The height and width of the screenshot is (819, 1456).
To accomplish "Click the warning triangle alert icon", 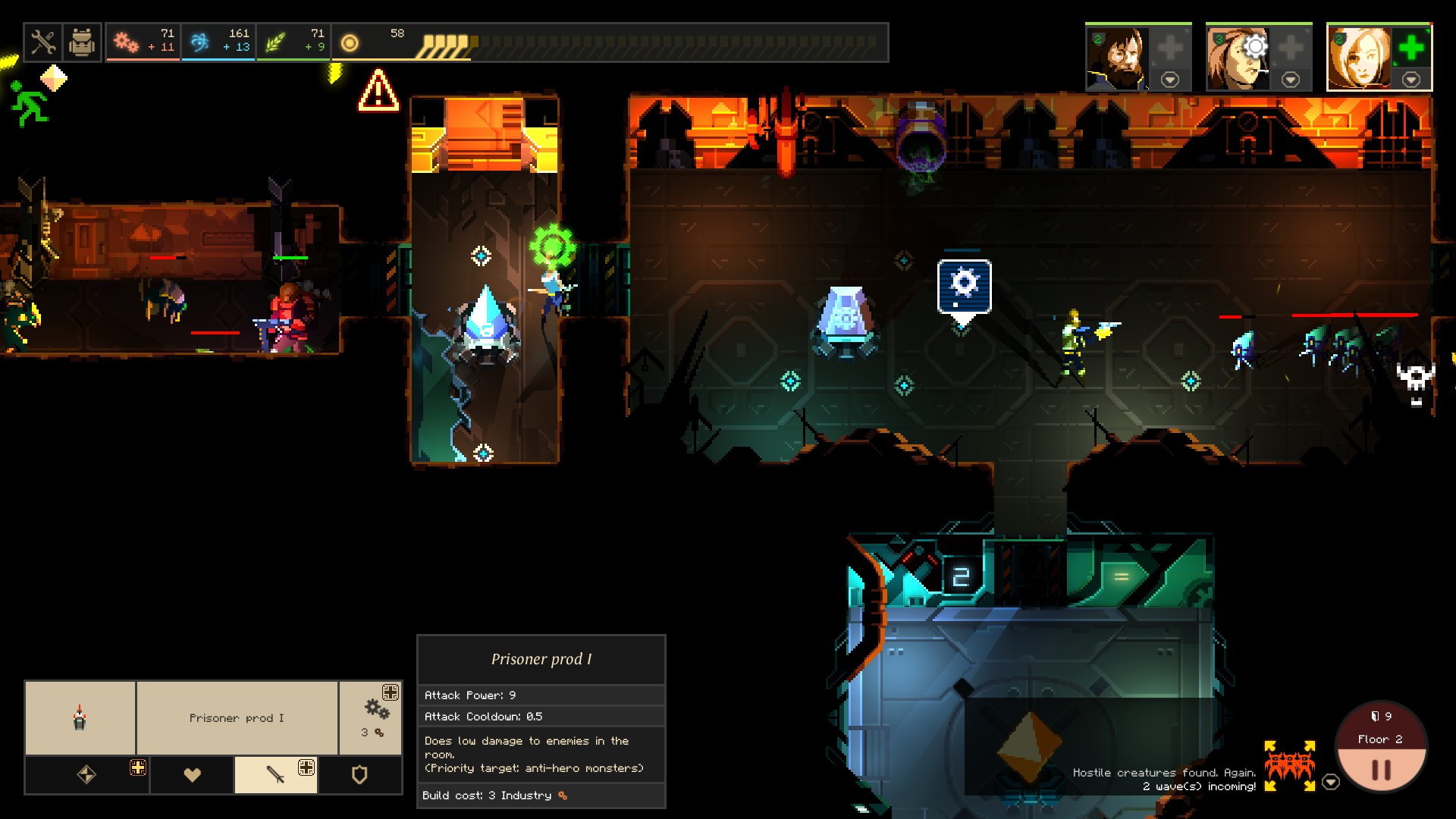I will (x=378, y=91).
